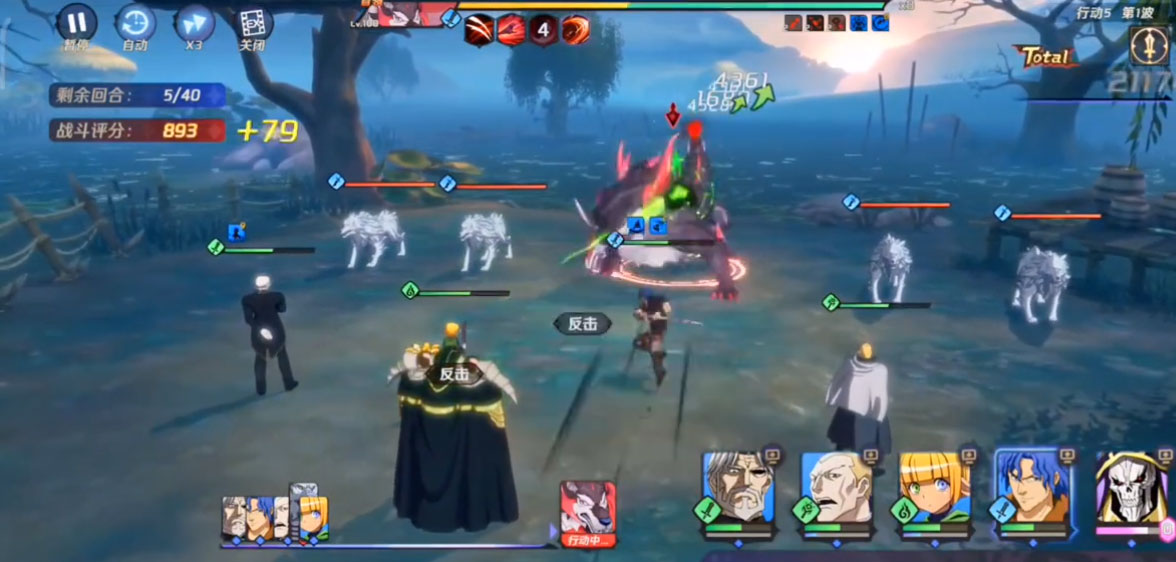Select the blue-haired swordsman hero portrait

1032,488
